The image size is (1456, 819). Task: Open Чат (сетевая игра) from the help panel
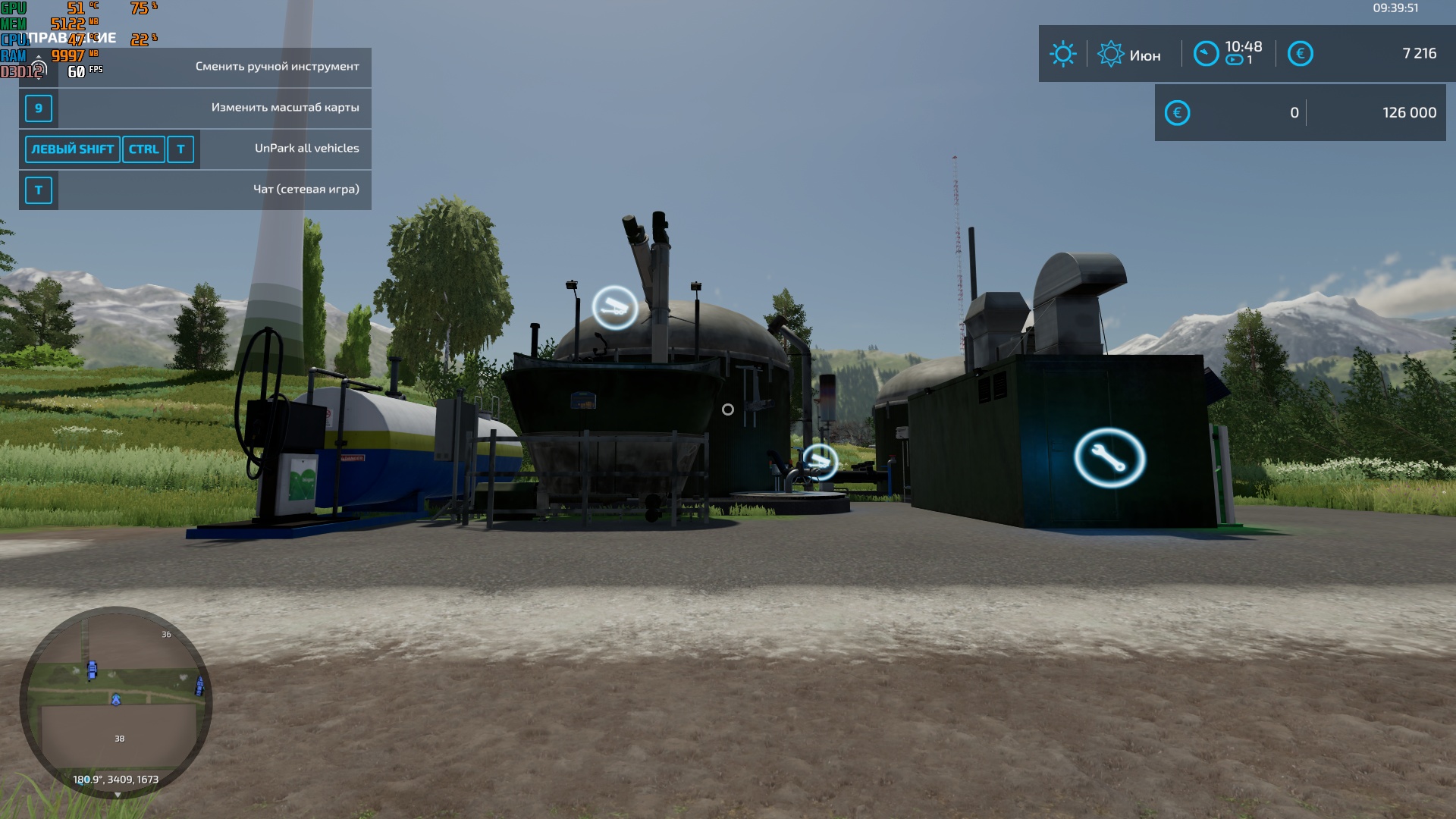pos(306,190)
